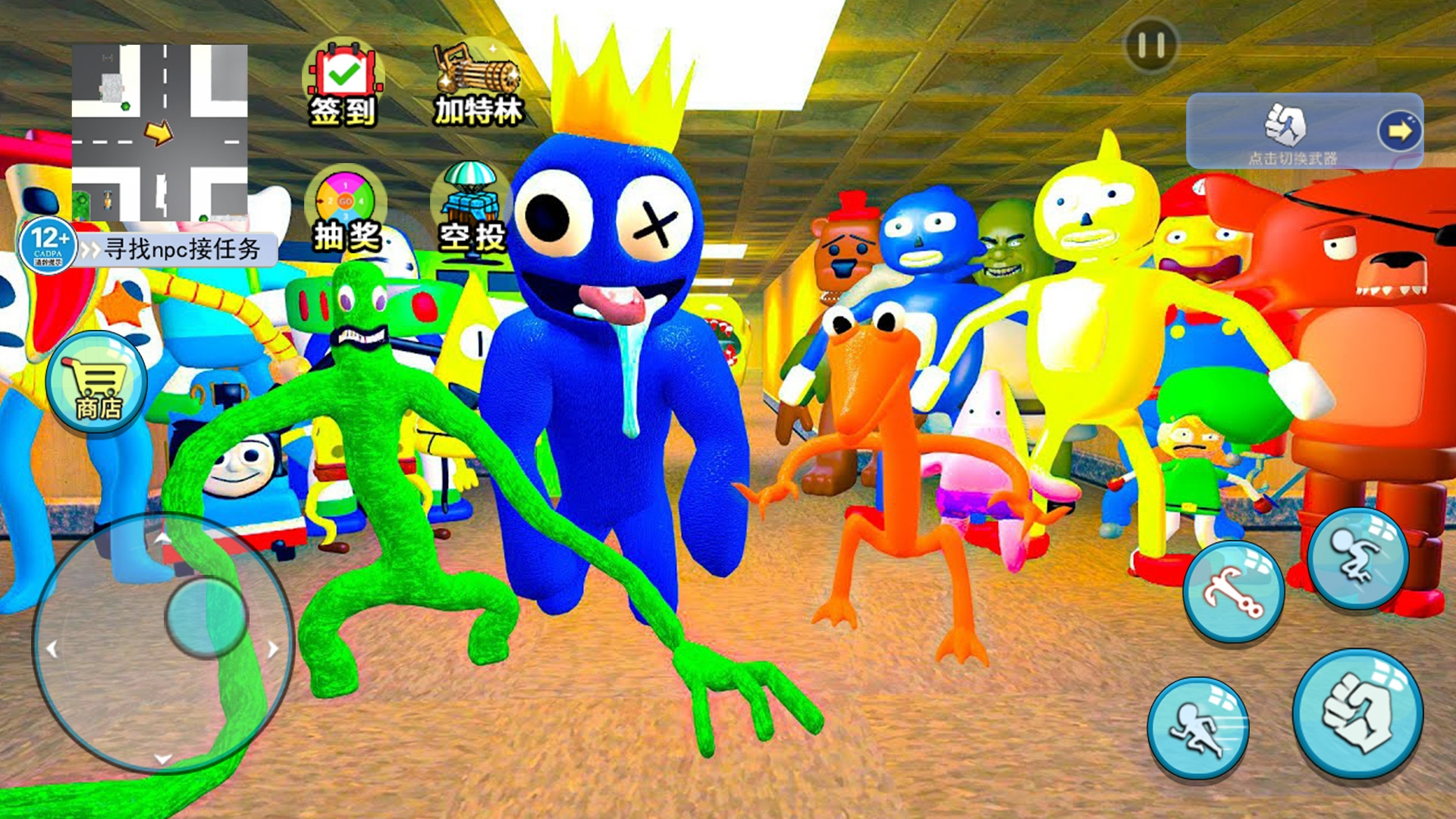The image size is (1456, 819).
Task: Open the 抽奖 lucky wheel
Action: (346, 210)
